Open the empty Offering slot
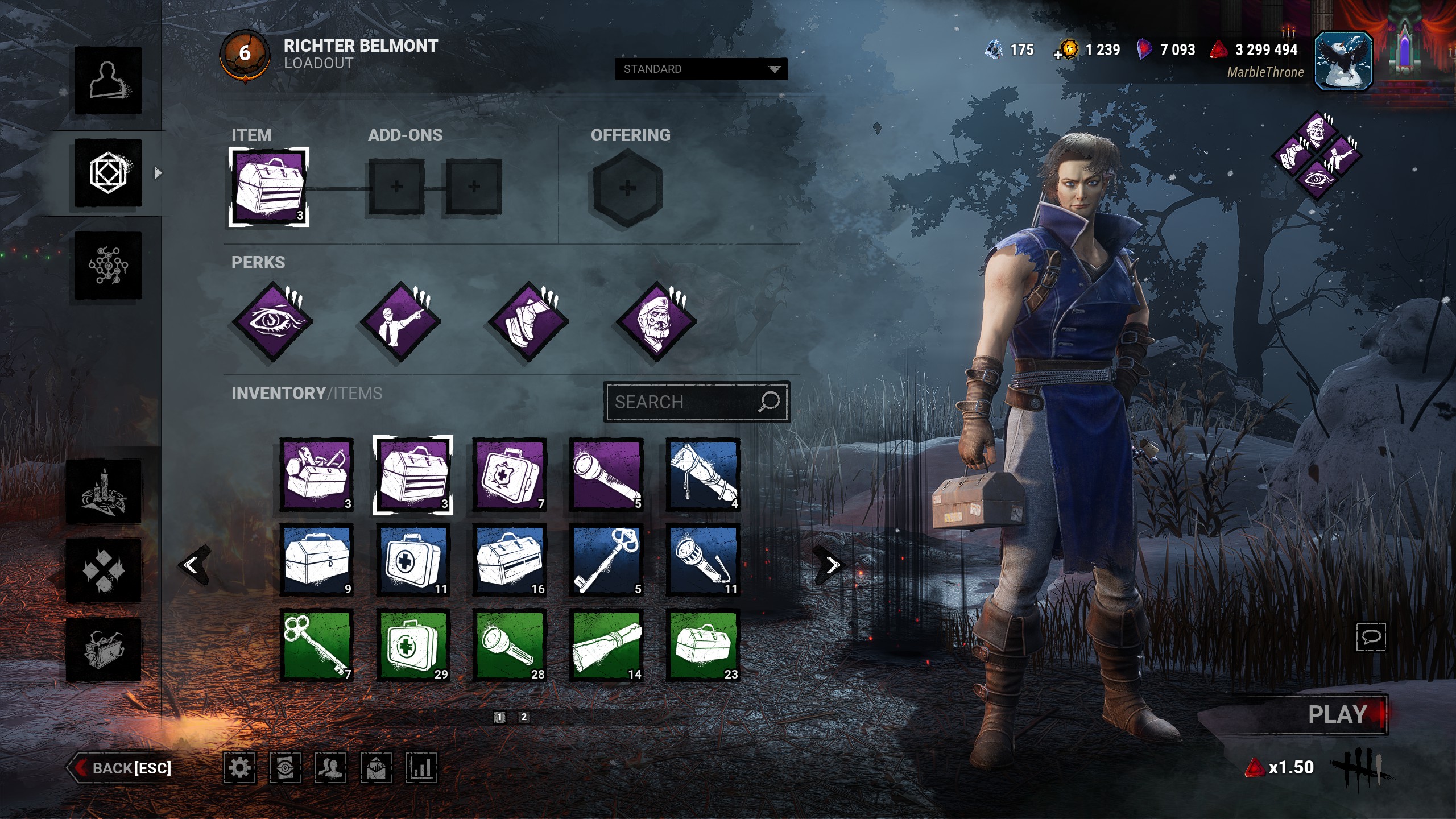 627,188
